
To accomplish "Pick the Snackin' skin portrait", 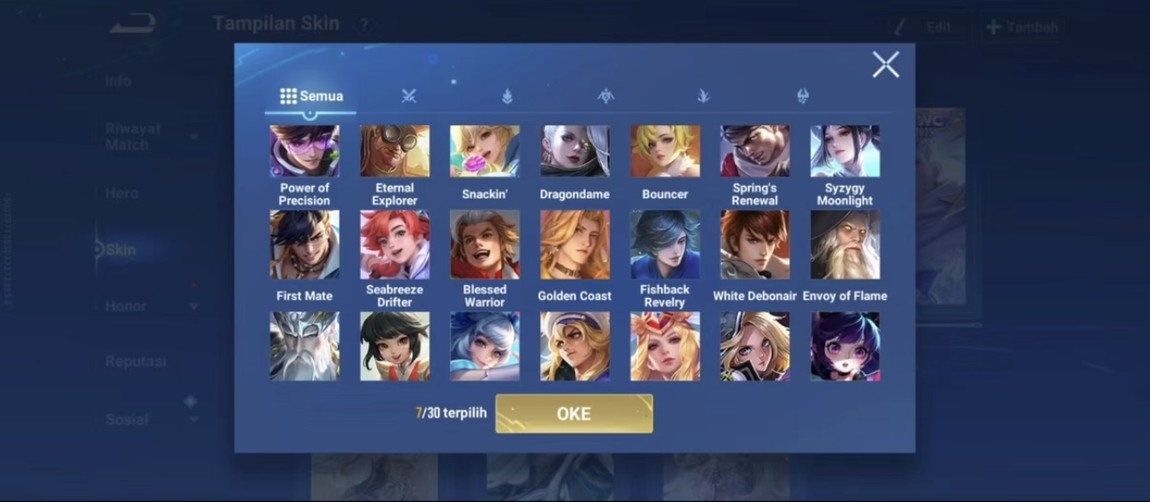I will [484, 152].
